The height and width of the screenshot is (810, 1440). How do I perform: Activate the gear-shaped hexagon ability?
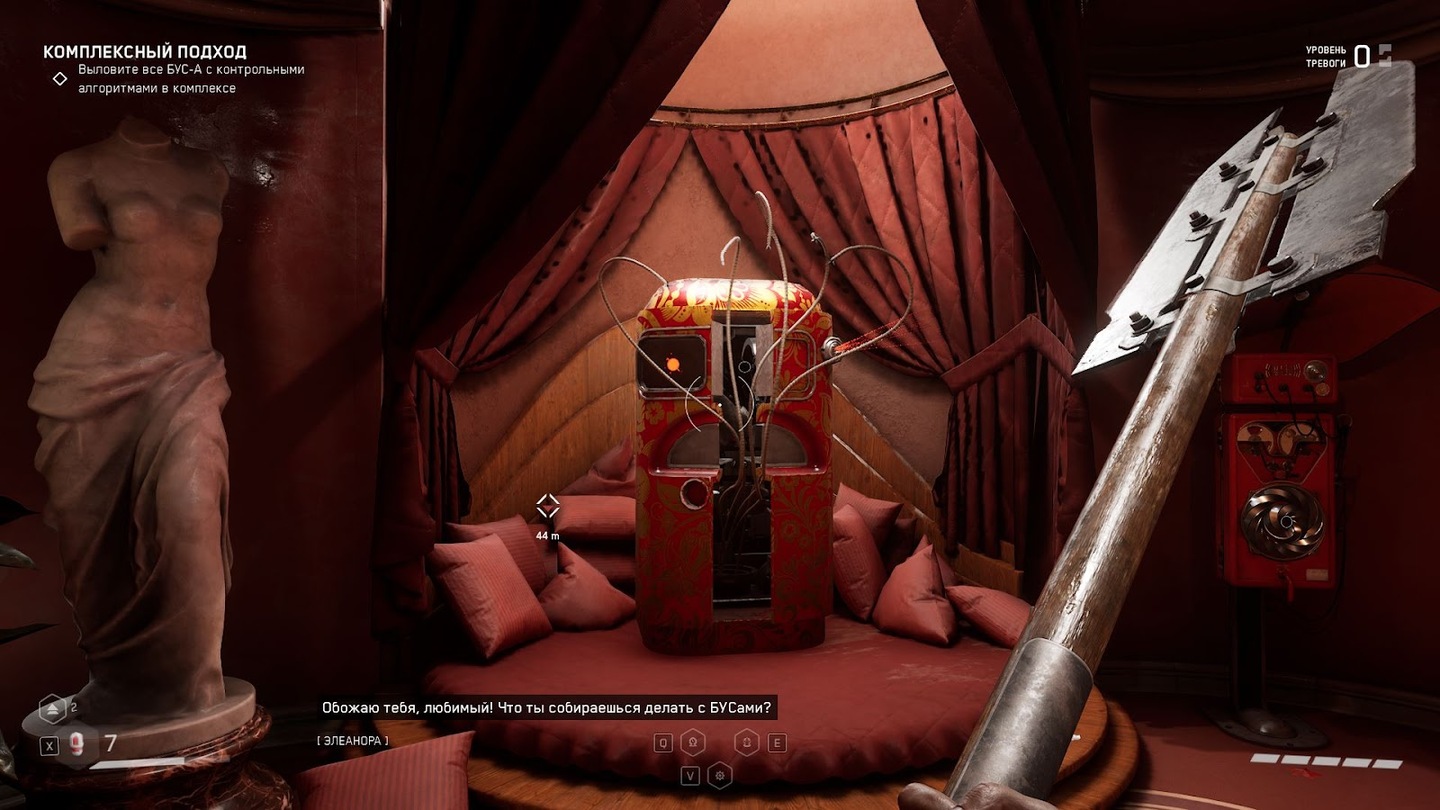(719, 775)
